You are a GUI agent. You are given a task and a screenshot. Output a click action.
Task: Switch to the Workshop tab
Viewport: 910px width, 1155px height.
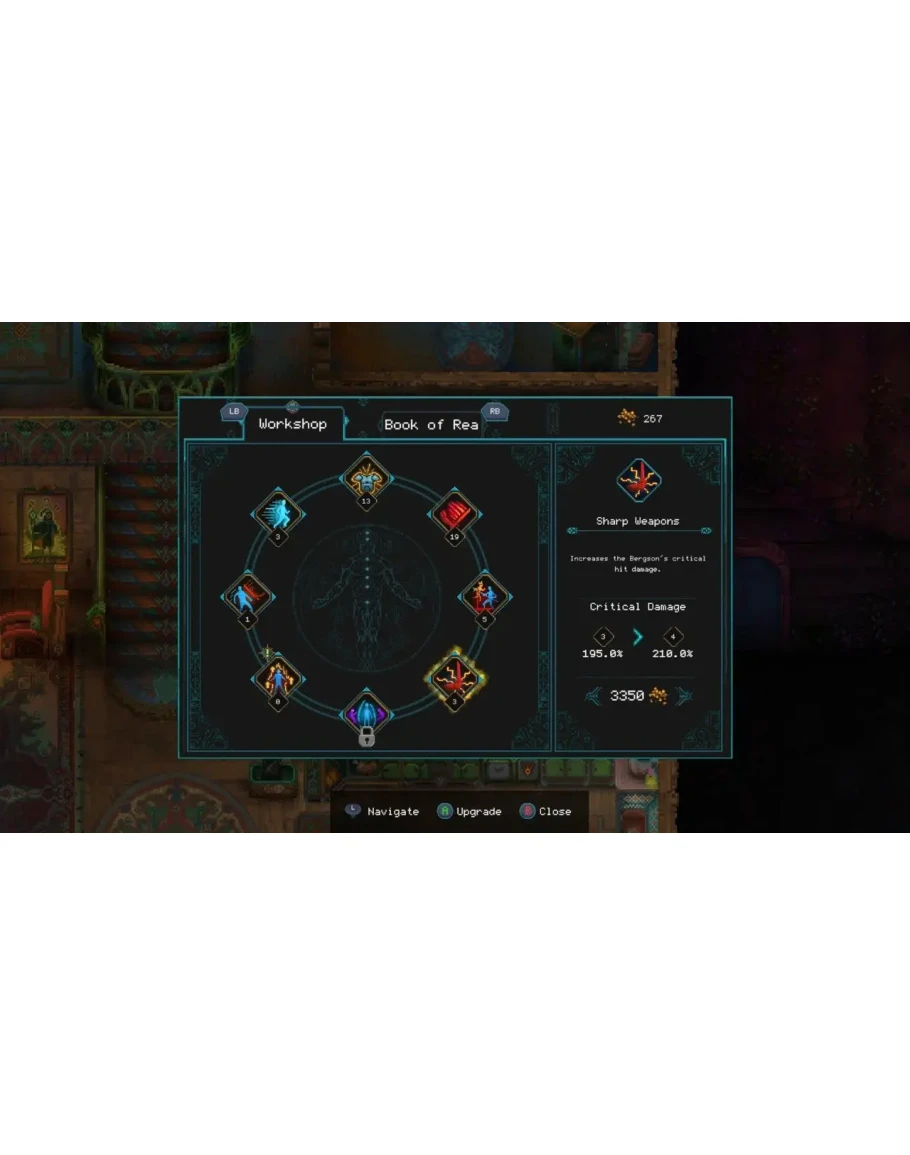292,424
